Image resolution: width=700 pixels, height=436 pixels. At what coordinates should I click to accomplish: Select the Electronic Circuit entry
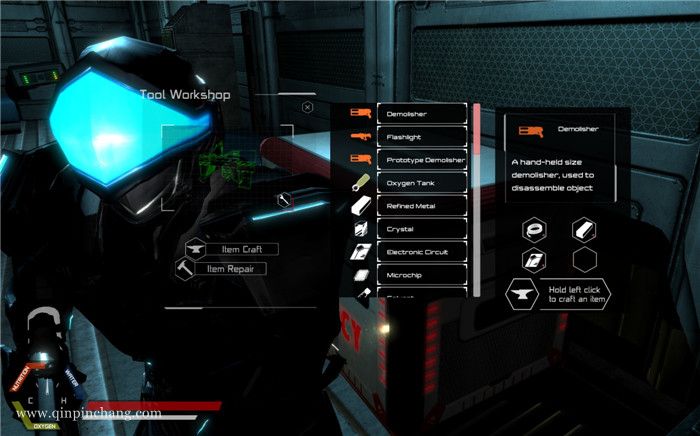422,252
